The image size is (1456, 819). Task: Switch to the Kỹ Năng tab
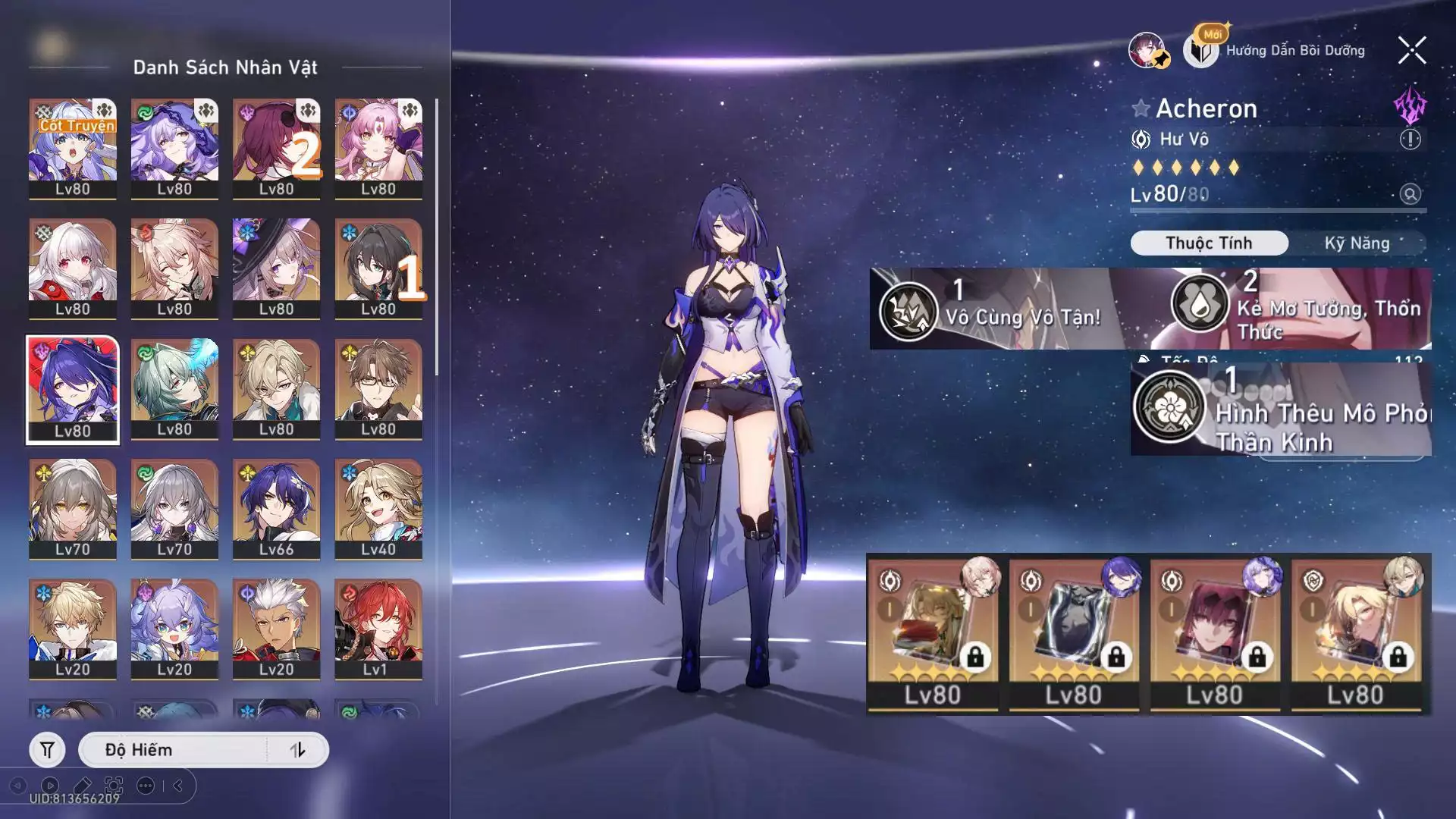pos(1357,243)
